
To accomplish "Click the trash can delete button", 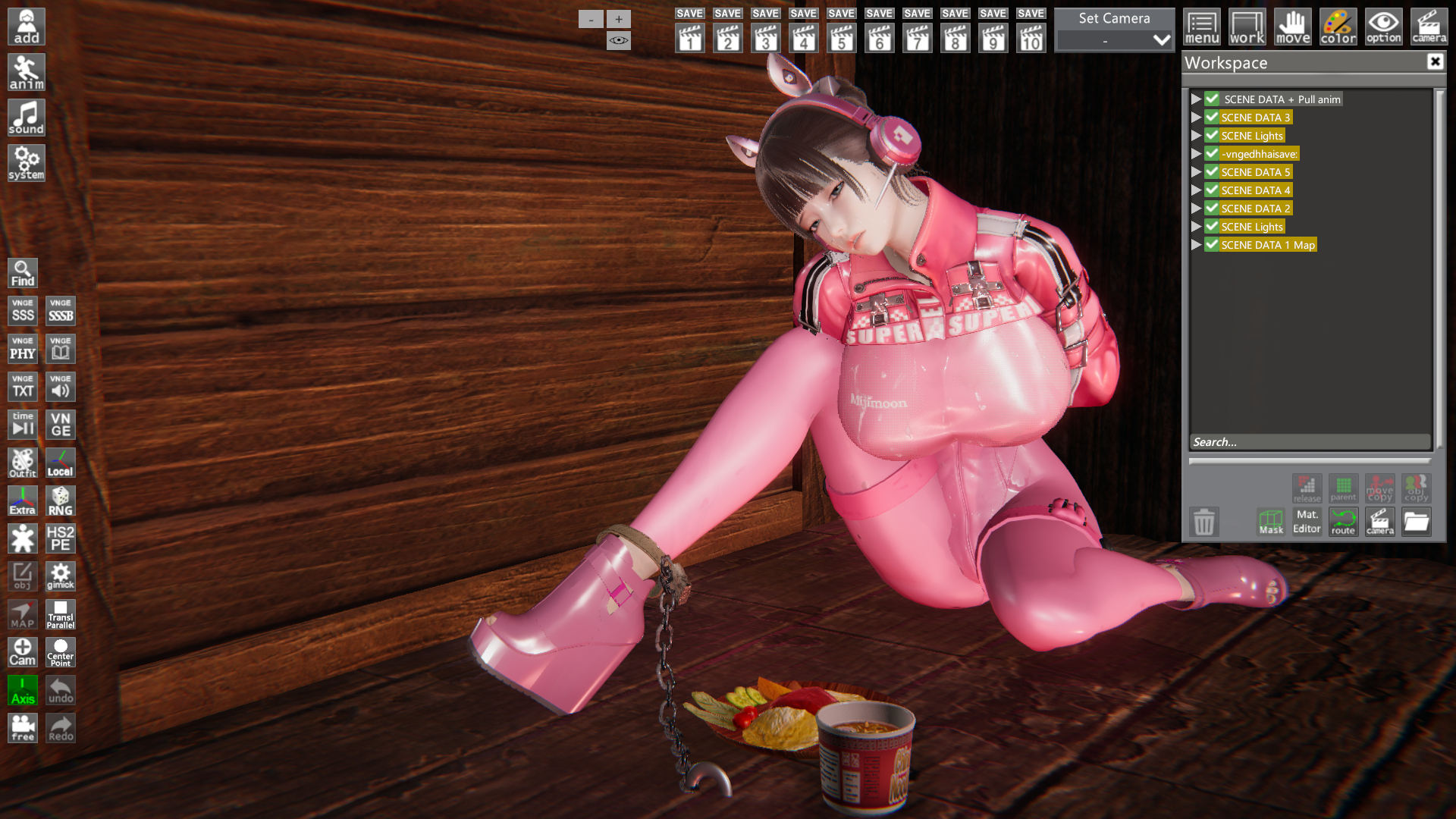I will 1203,522.
